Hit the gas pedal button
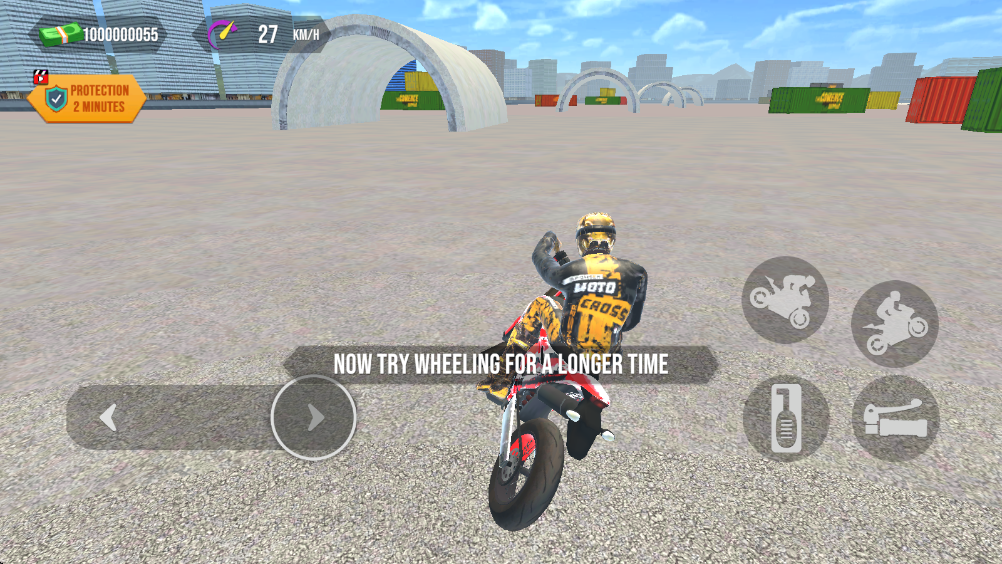The width and height of the screenshot is (1002, 564). (785, 418)
